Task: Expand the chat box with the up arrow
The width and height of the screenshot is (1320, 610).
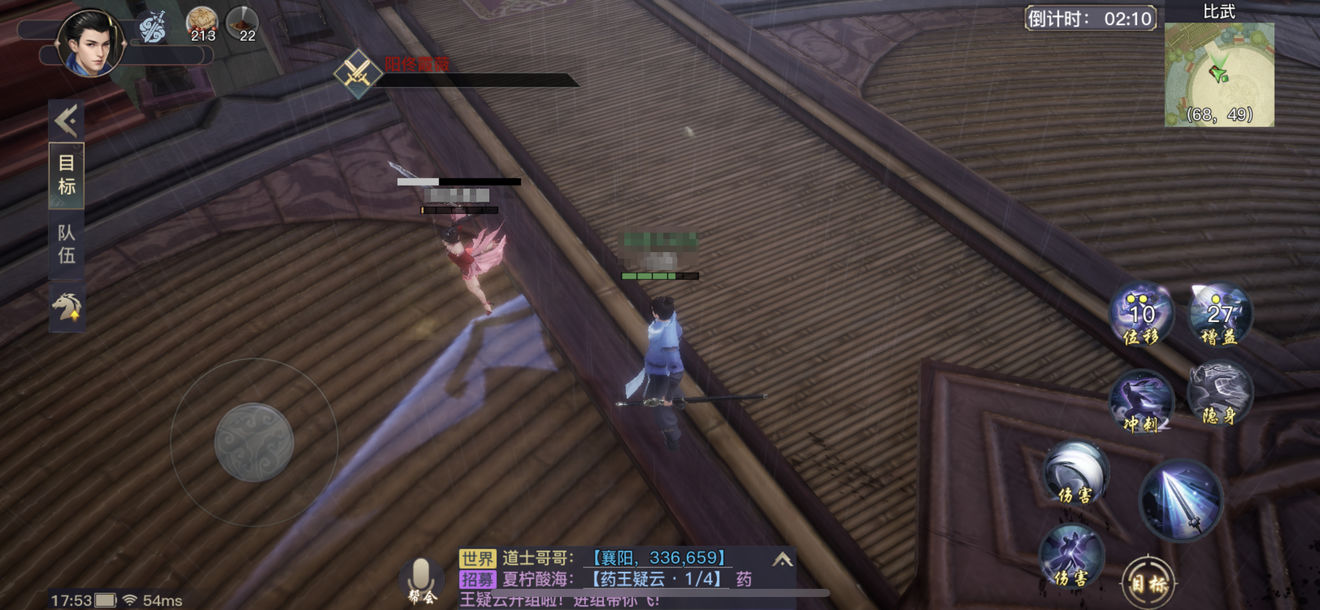Action: point(782,559)
